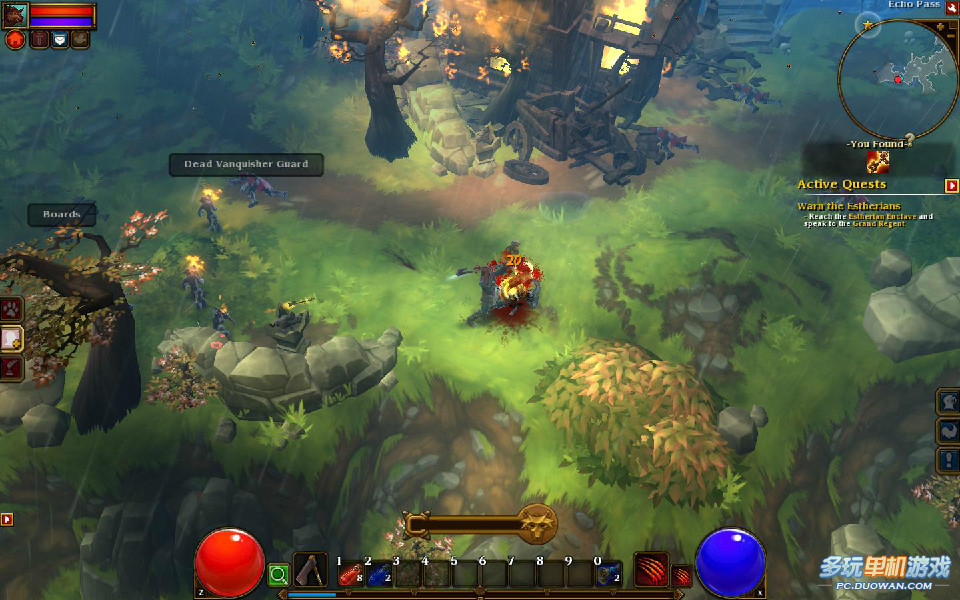Click the wolf head charge bar emblem
This screenshot has width=960, height=600.
[x=537, y=523]
